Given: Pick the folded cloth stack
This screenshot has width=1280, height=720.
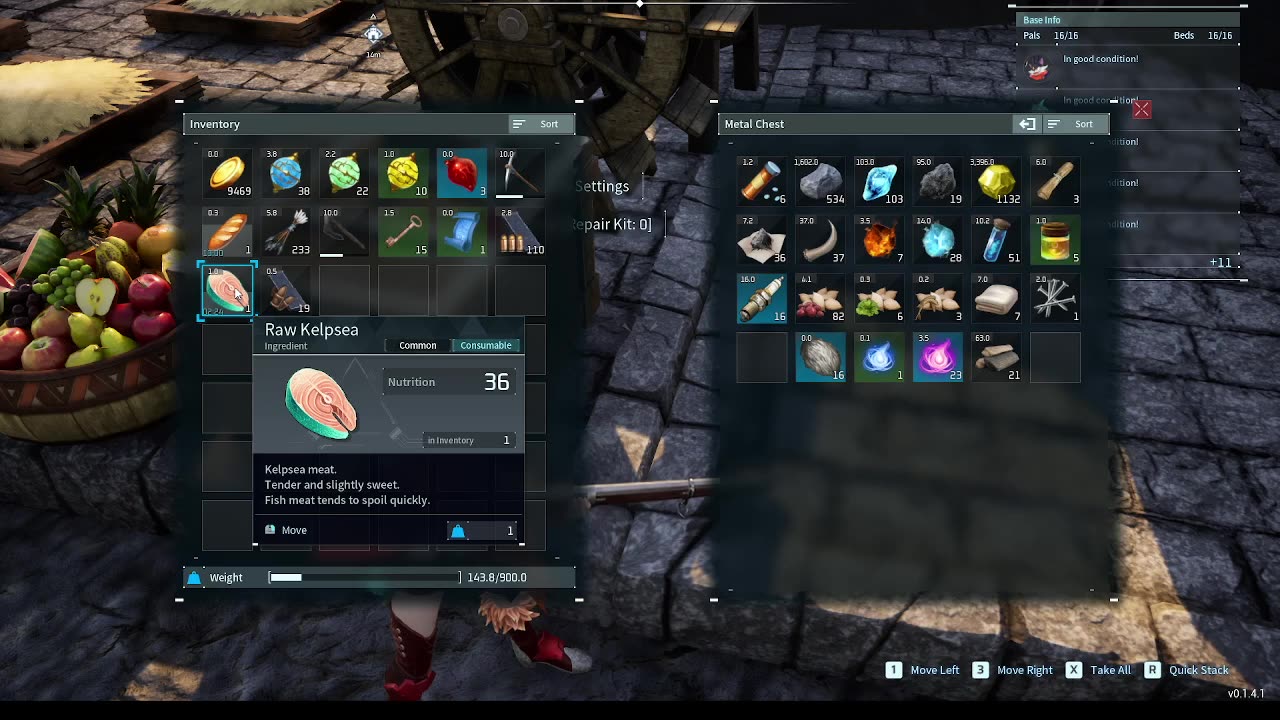Looking at the screenshot, I should point(997,299).
